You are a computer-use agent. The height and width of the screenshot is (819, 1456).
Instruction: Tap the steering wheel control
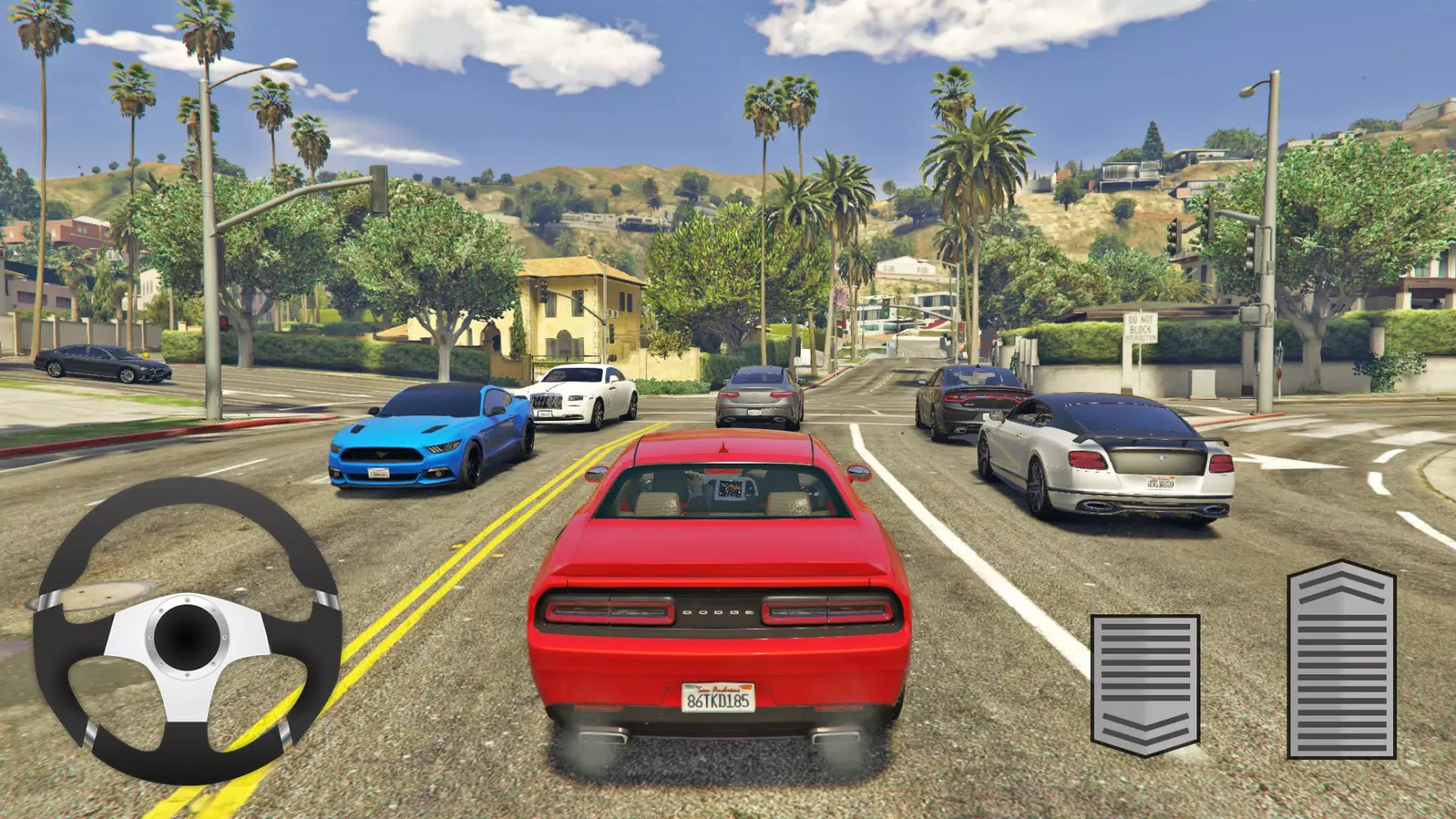[187, 631]
